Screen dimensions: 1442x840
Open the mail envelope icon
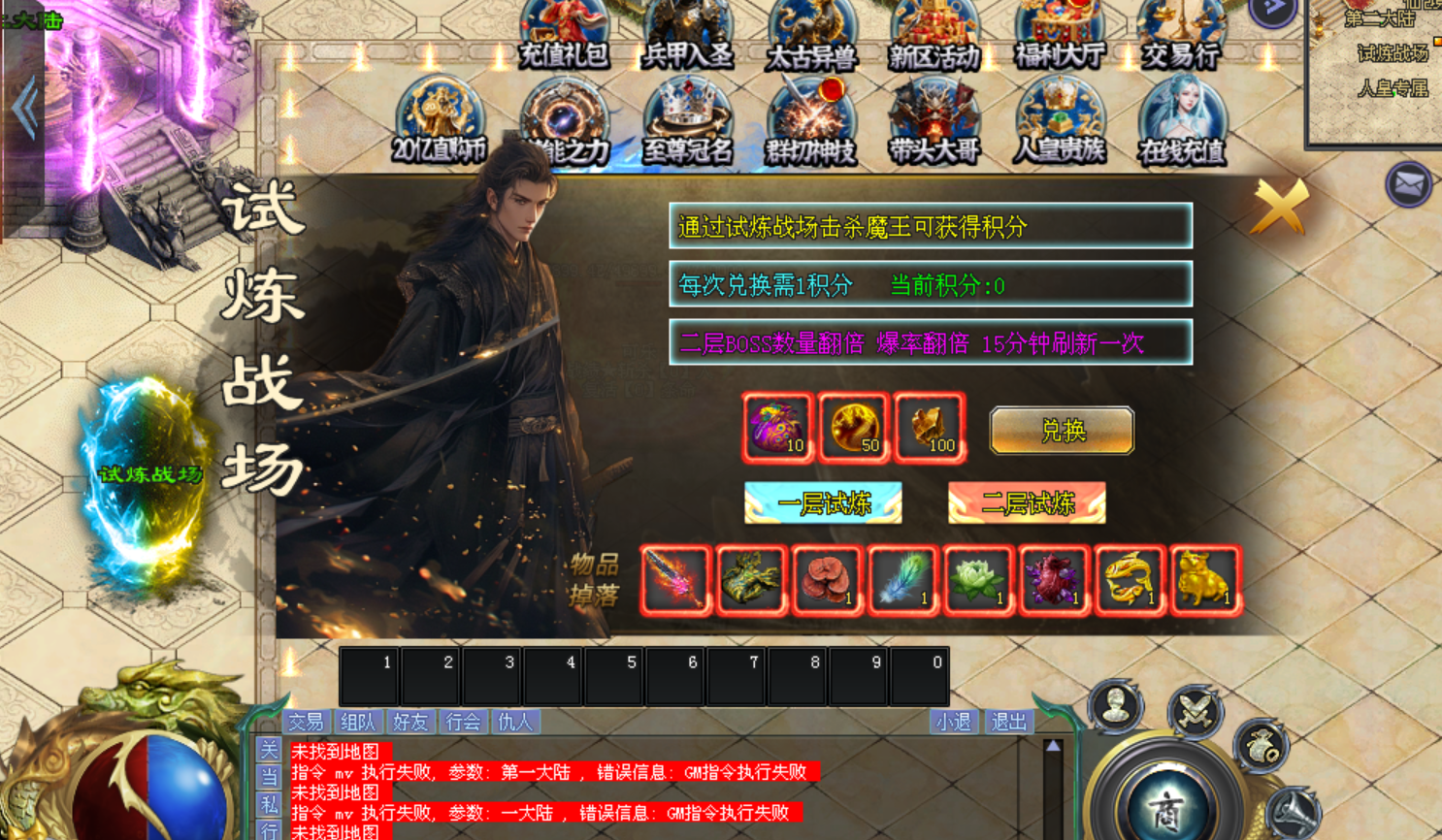pos(1408,183)
